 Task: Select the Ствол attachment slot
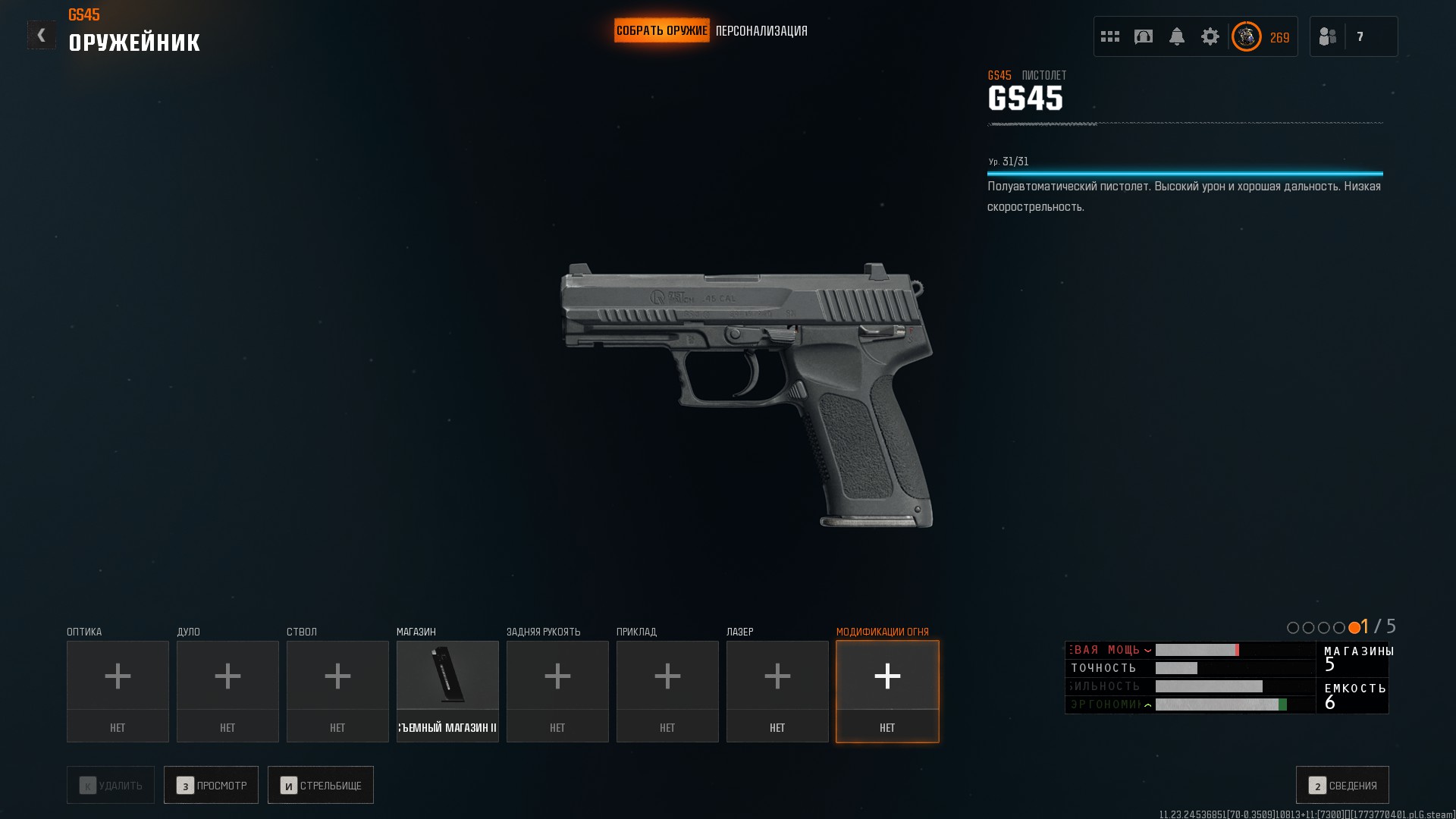tap(337, 691)
